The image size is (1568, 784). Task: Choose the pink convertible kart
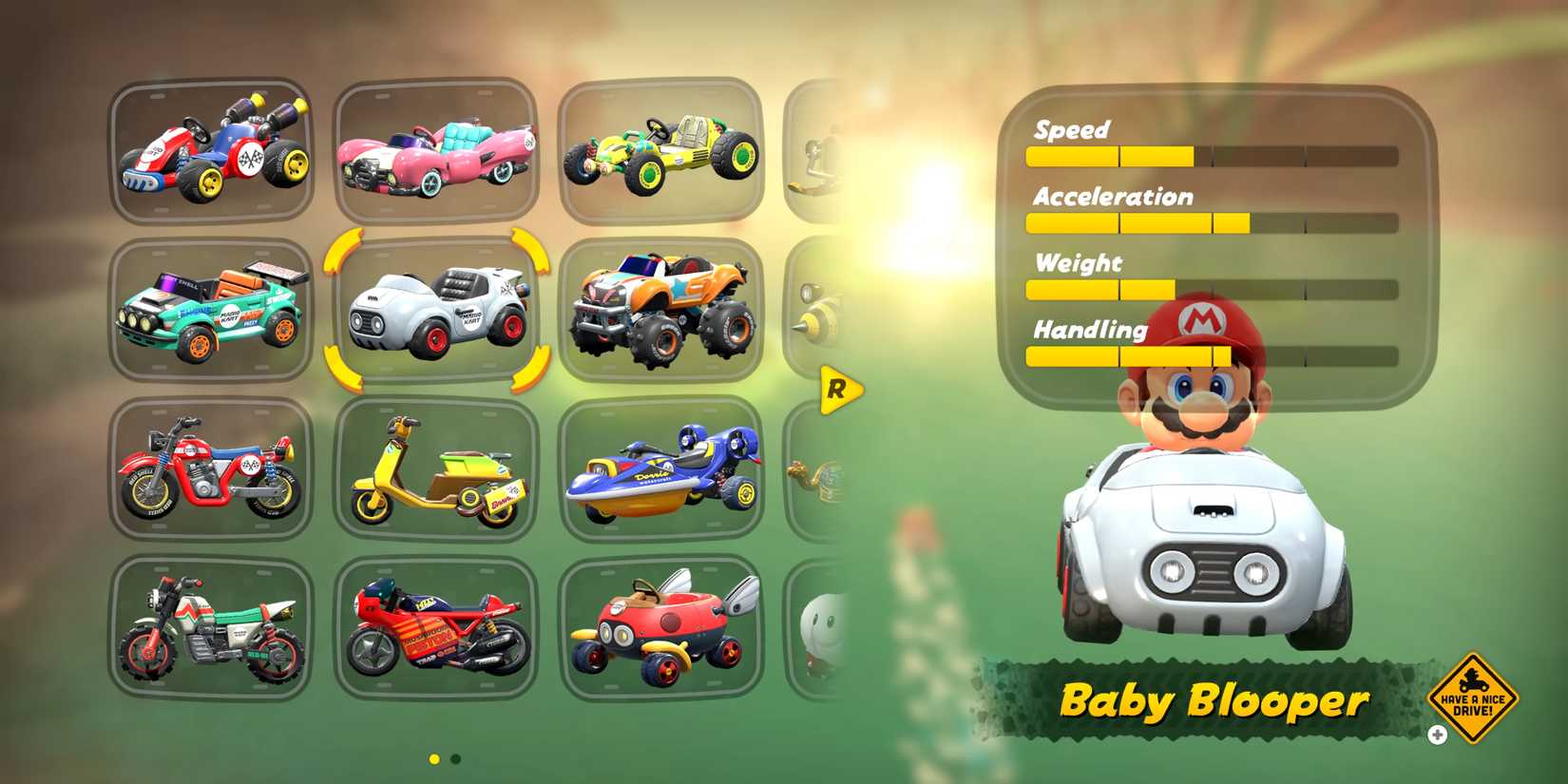tap(435, 152)
